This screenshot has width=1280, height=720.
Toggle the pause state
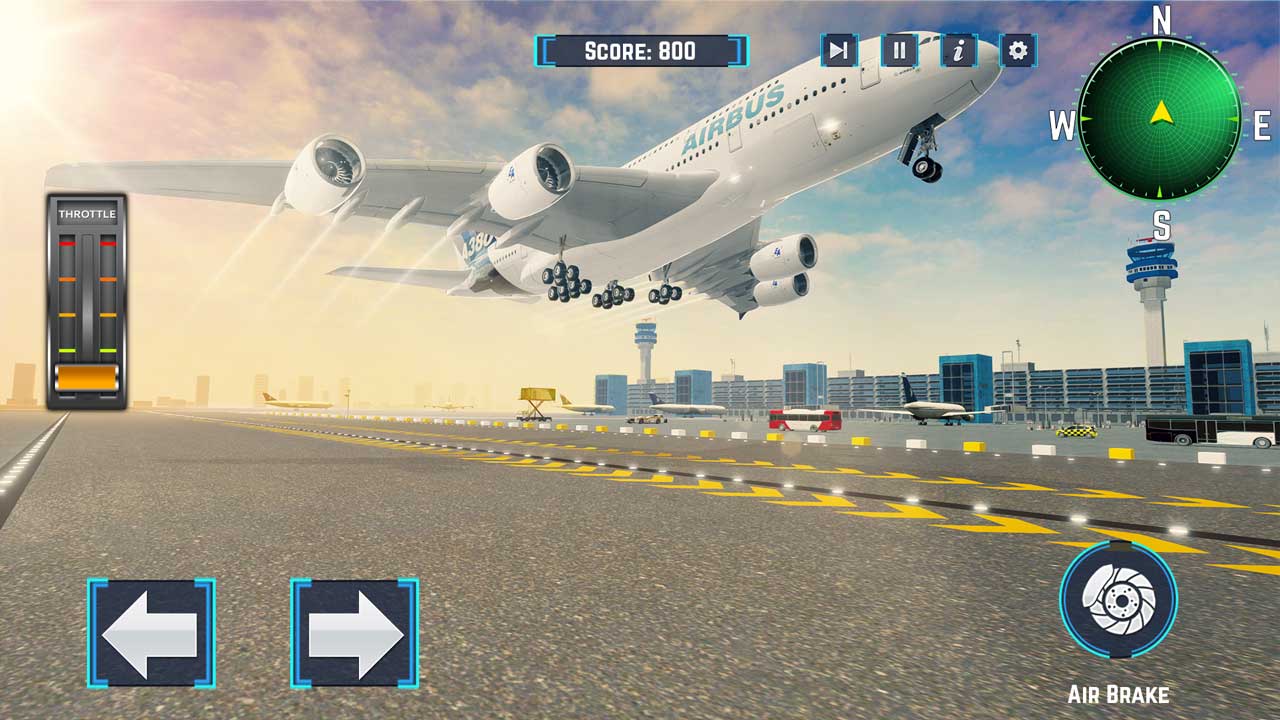pos(898,50)
